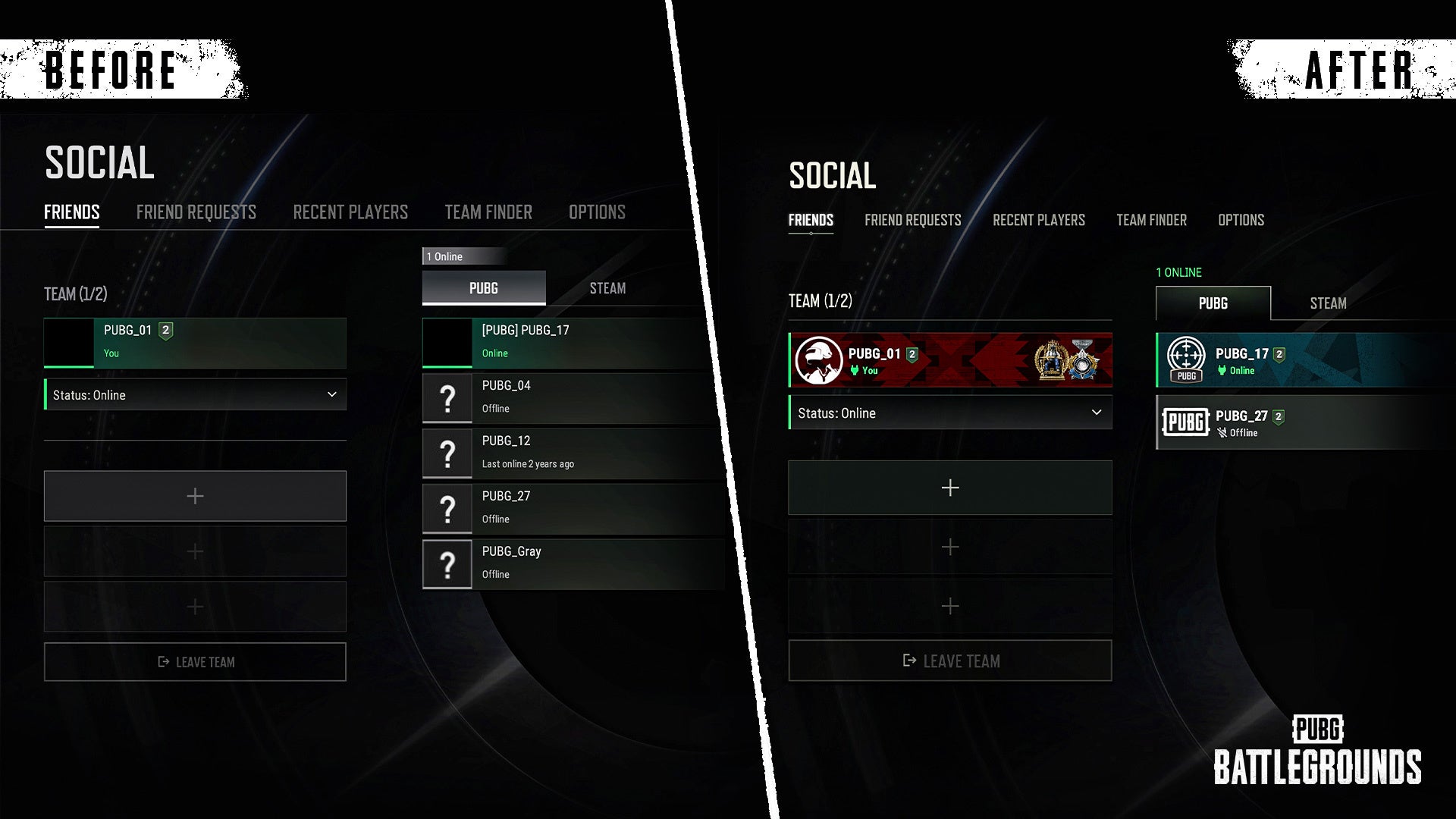Switch to Recent Players in the After panel
This screenshot has height=819, width=1456.
click(1038, 220)
